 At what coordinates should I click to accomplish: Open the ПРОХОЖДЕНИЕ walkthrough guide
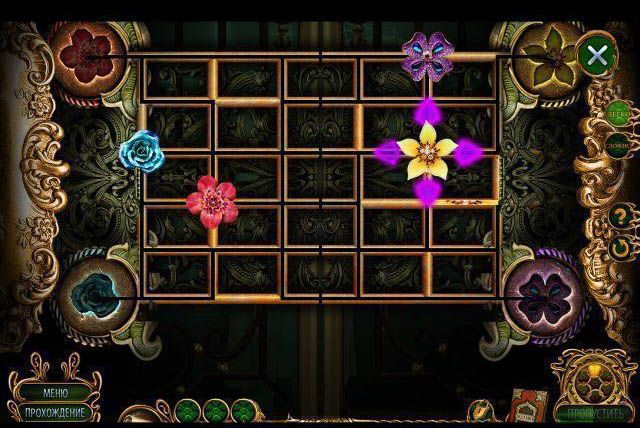(56, 412)
